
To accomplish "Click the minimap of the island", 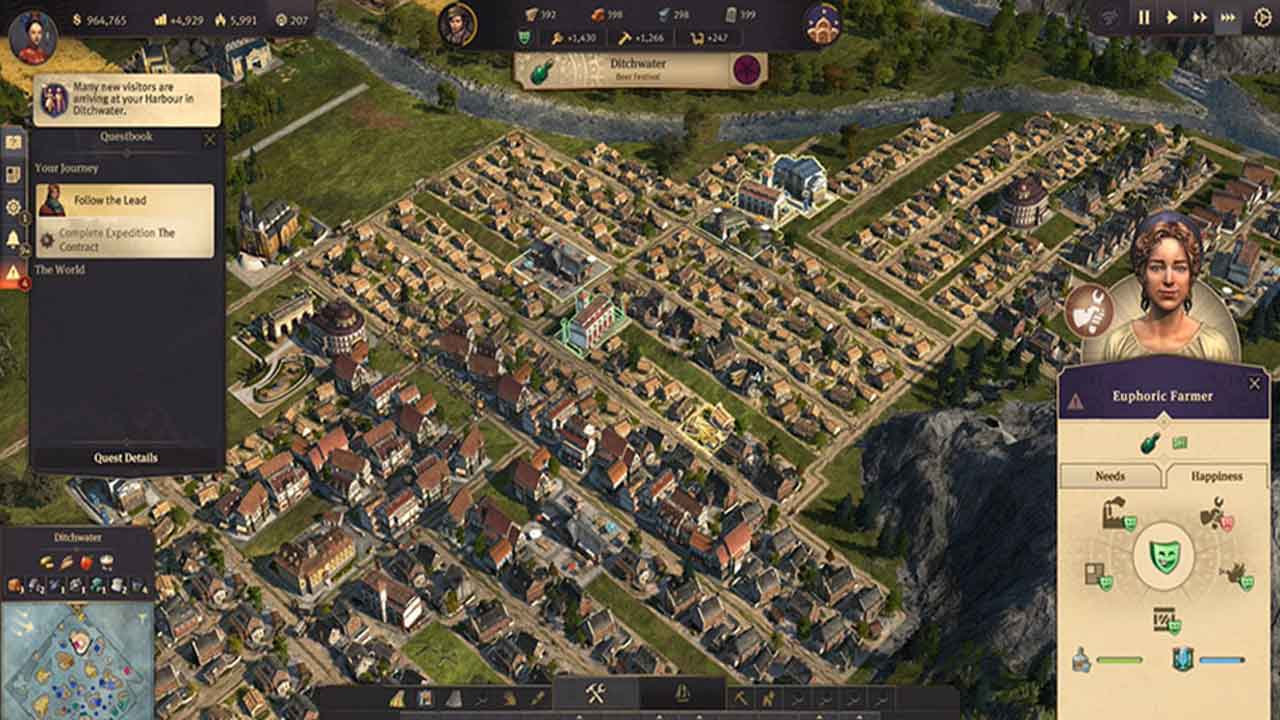I will click(76, 660).
